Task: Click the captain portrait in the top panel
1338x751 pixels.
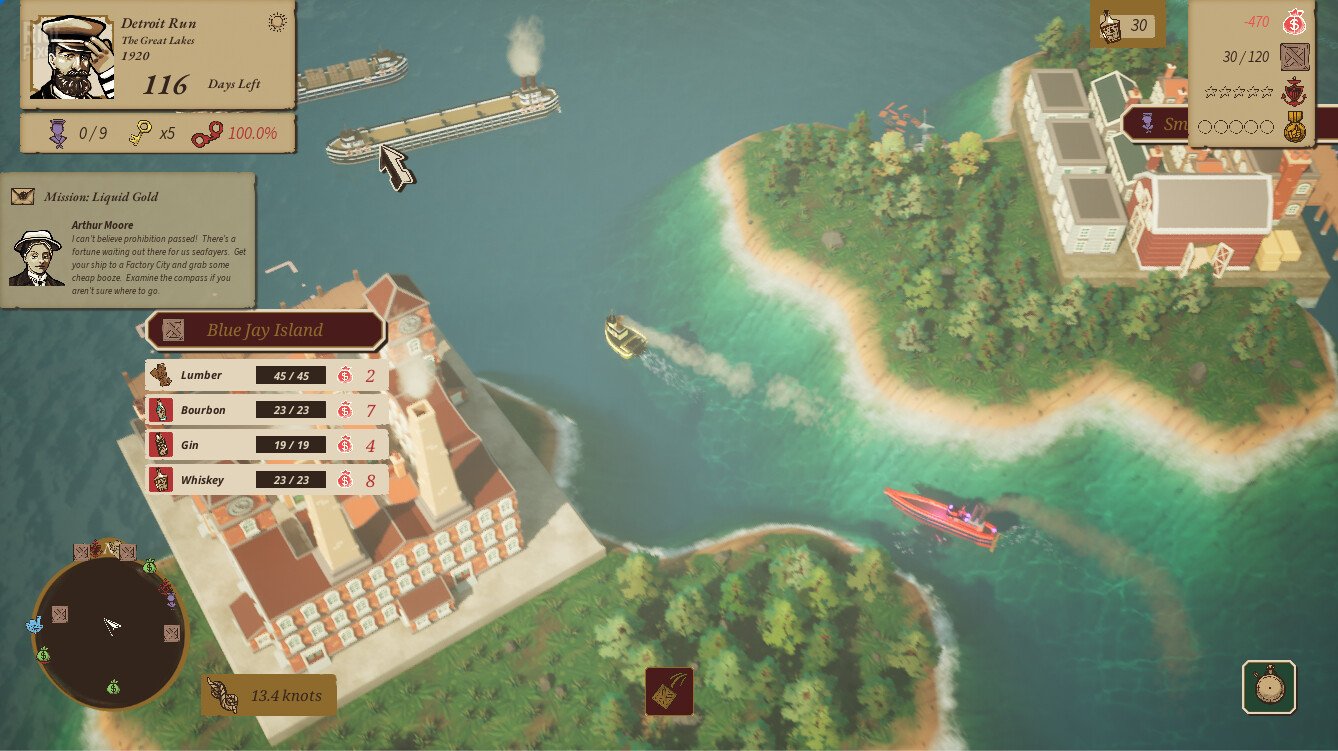Action: tap(71, 57)
